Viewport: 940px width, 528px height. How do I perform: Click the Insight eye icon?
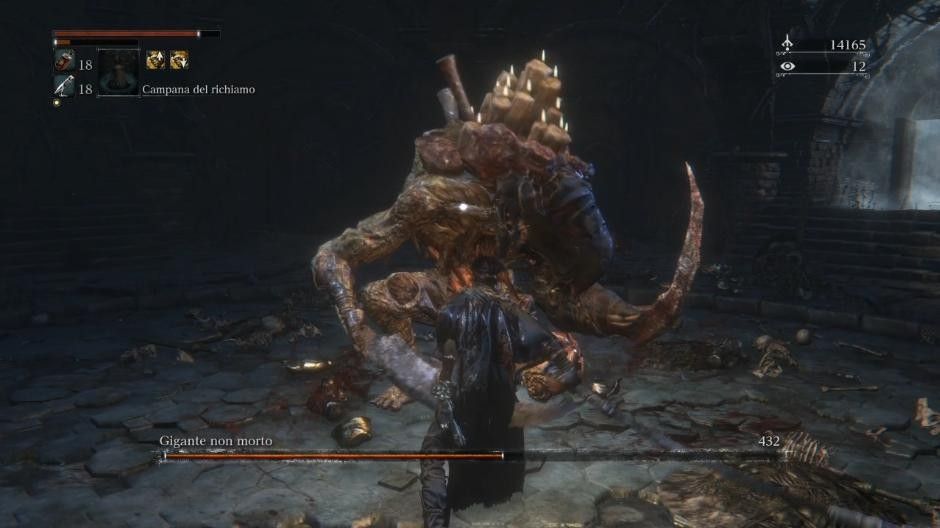pos(788,66)
